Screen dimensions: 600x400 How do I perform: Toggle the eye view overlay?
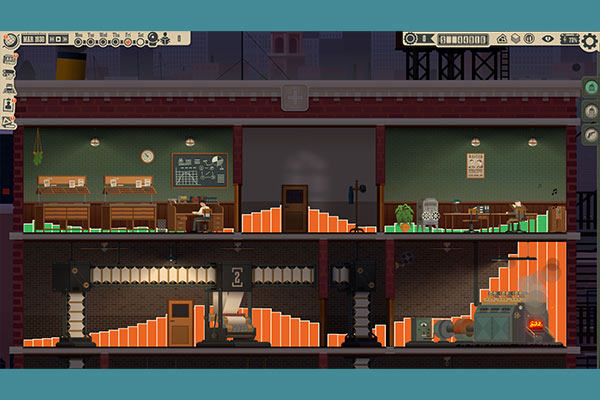[547, 39]
